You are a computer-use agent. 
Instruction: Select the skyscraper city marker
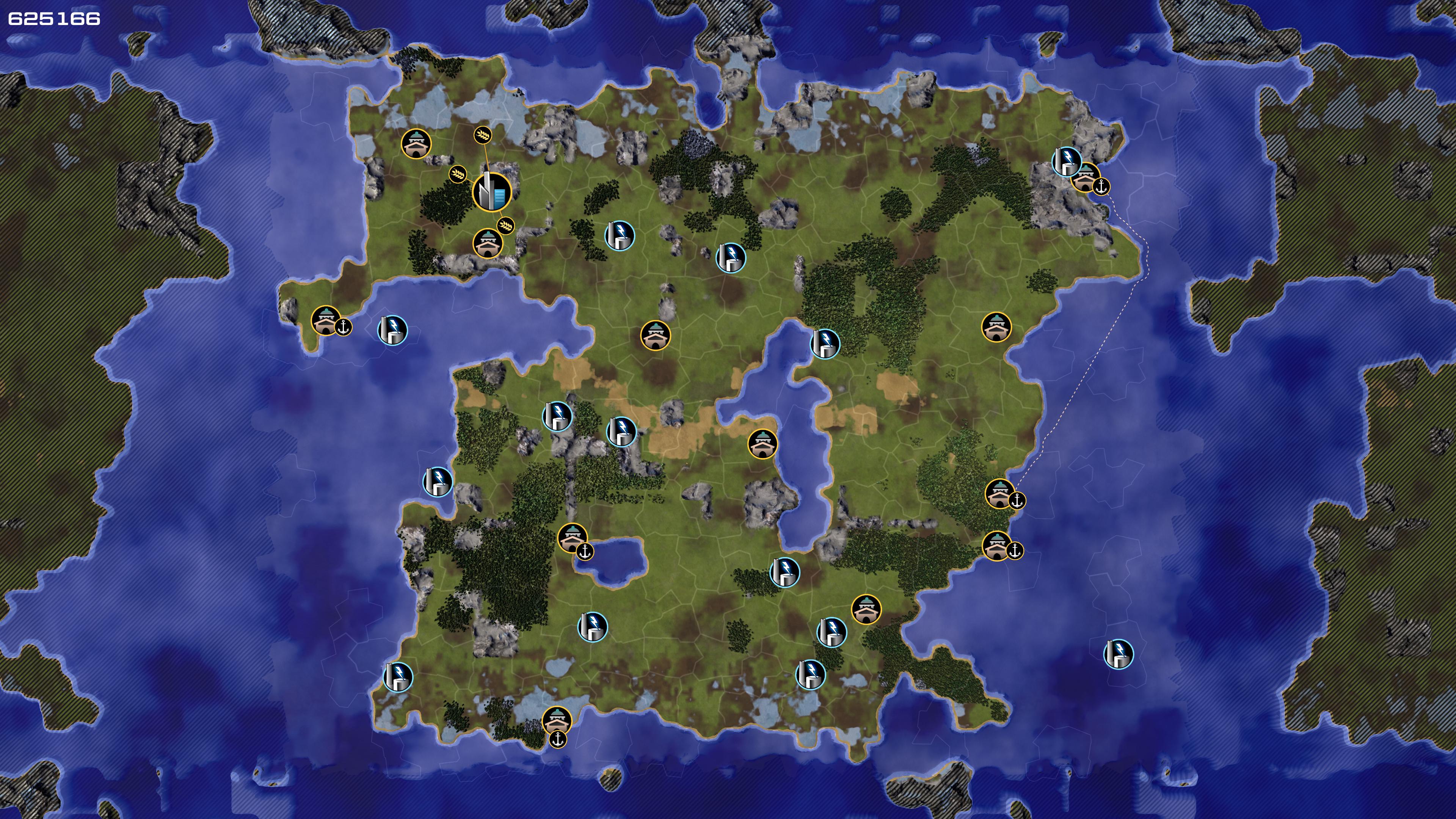491,192
